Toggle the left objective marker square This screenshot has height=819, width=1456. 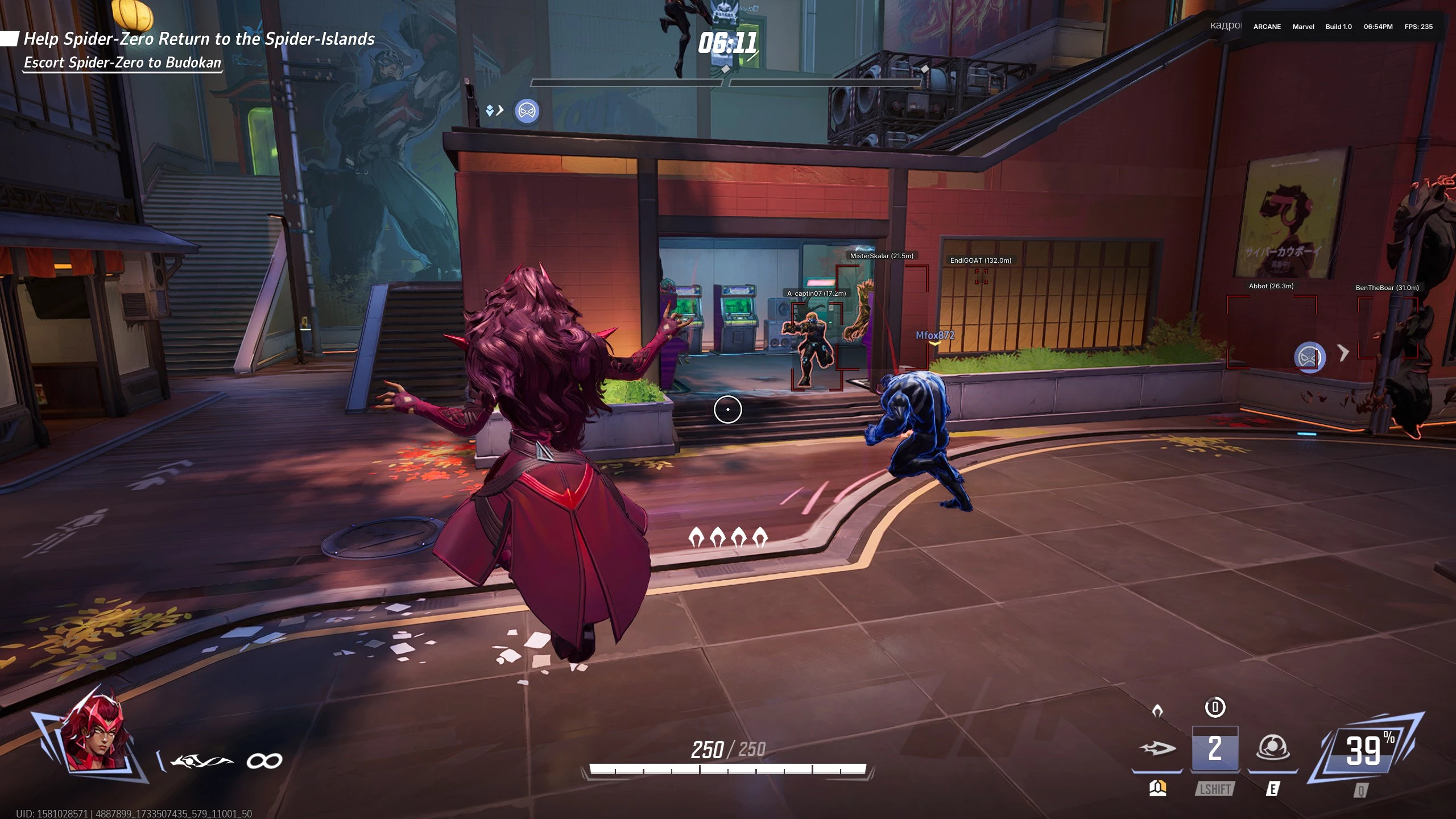(x=10, y=38)
